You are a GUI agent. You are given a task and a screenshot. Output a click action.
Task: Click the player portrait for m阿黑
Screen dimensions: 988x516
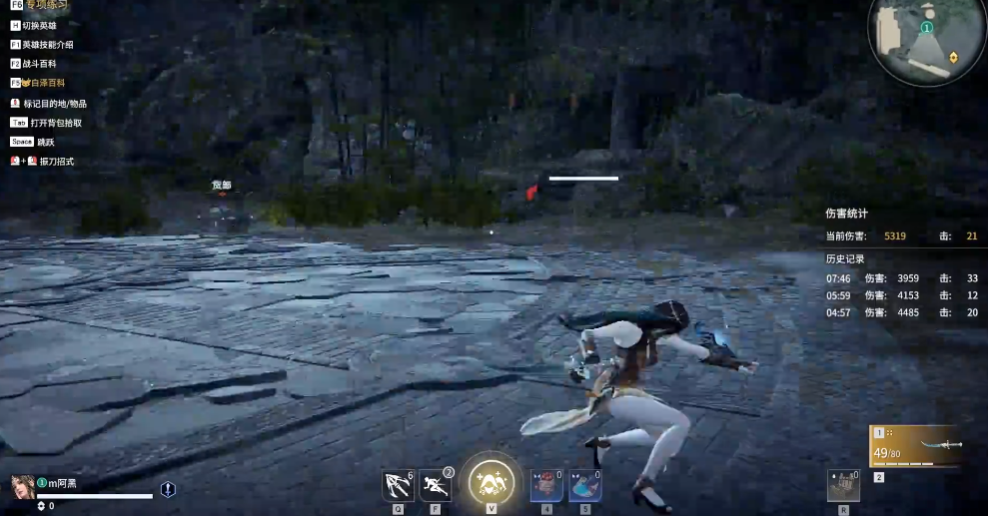tap(23, 487)
